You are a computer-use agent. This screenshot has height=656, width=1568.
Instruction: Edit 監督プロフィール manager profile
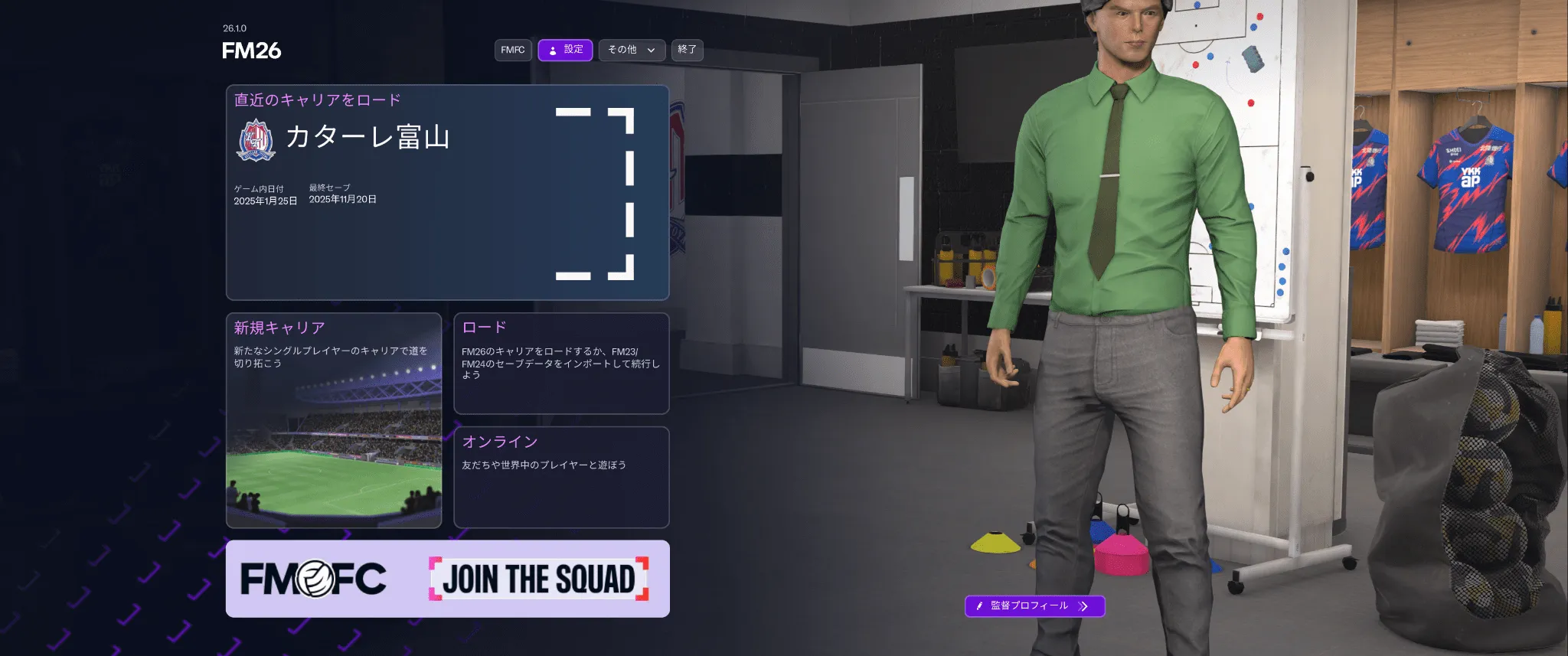(x=1034, y=605)
